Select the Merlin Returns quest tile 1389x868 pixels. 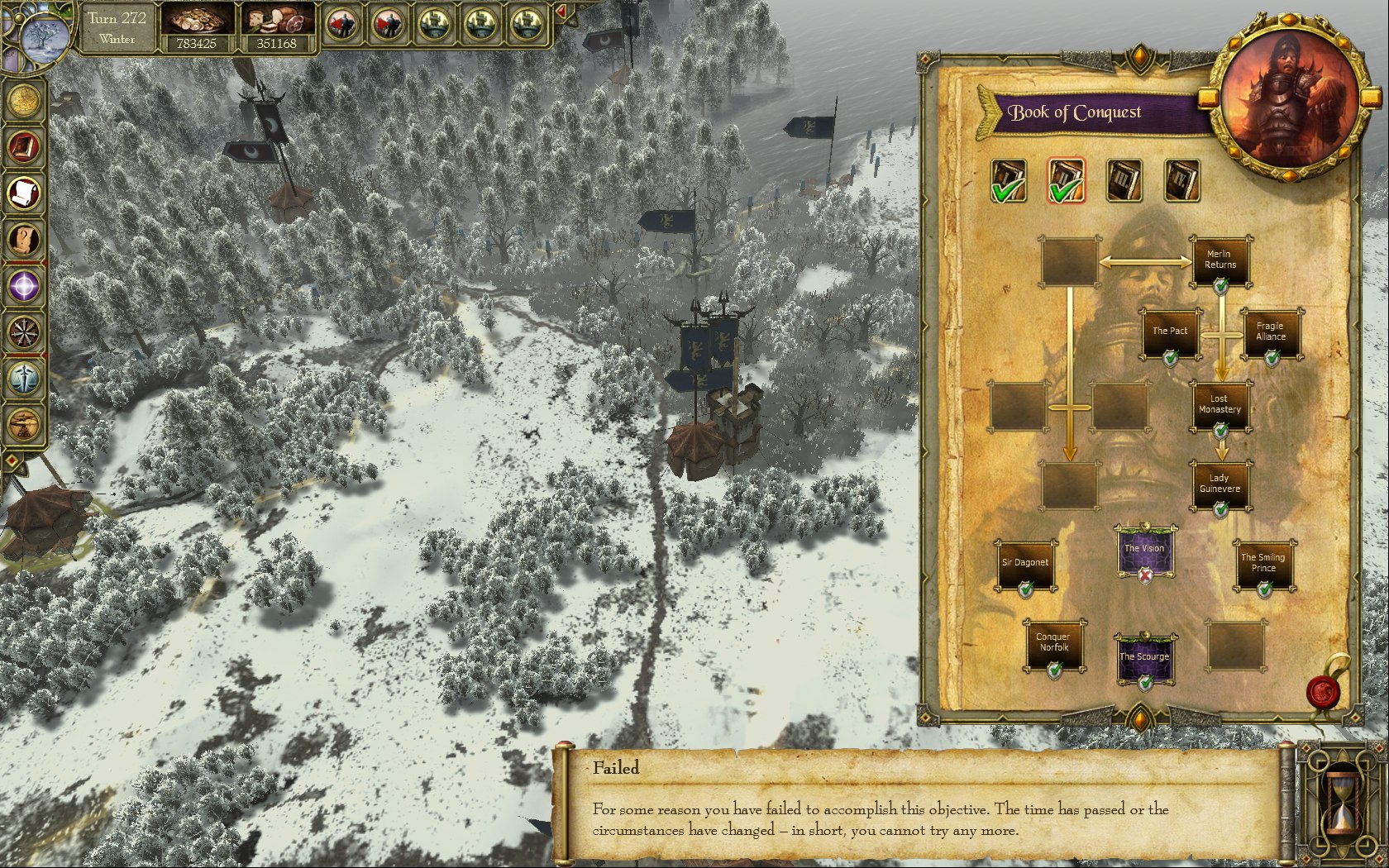click(x=1220, y=261)
